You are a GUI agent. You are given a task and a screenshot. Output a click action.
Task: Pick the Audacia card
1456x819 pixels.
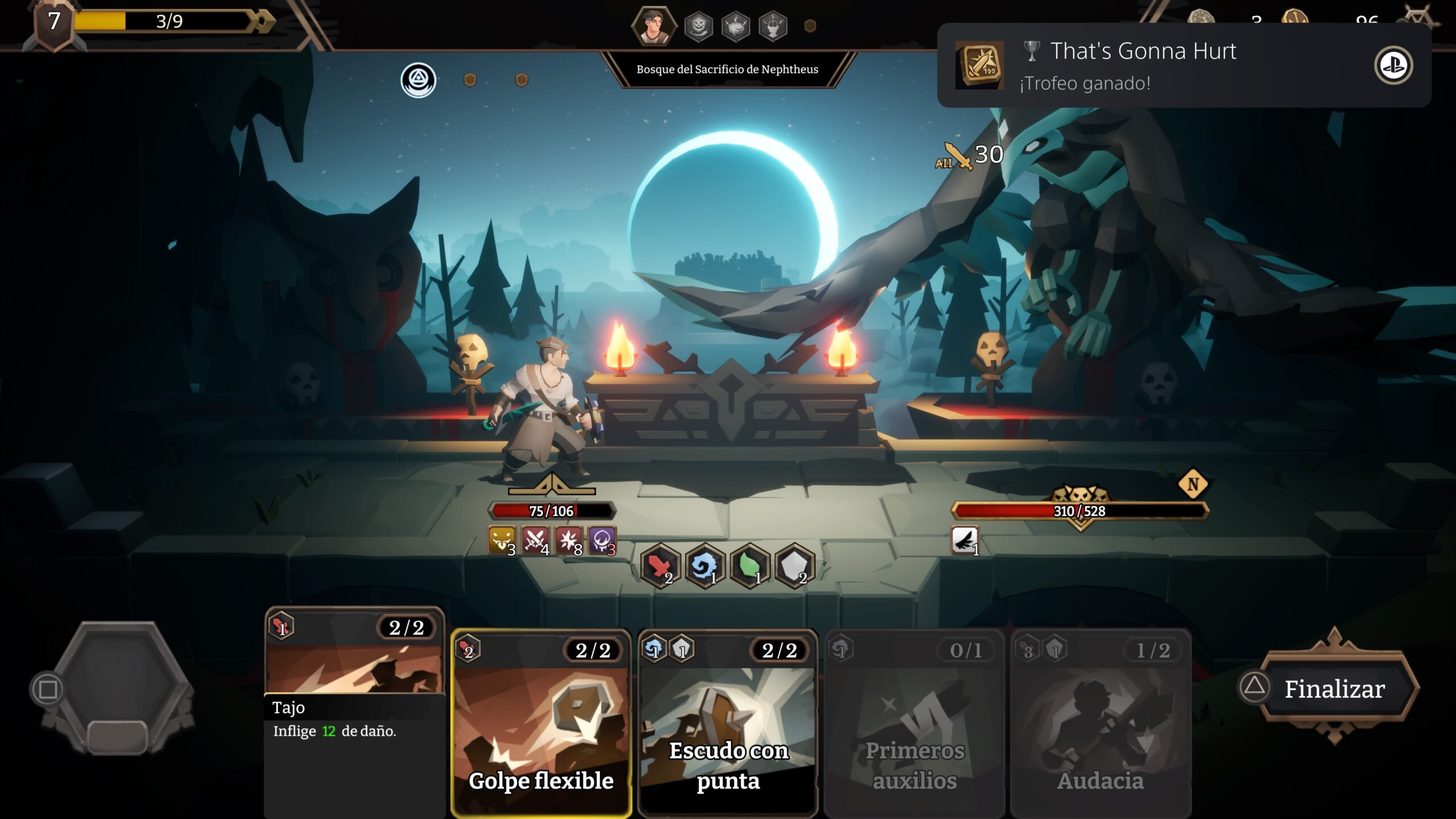click(1100, 722)
